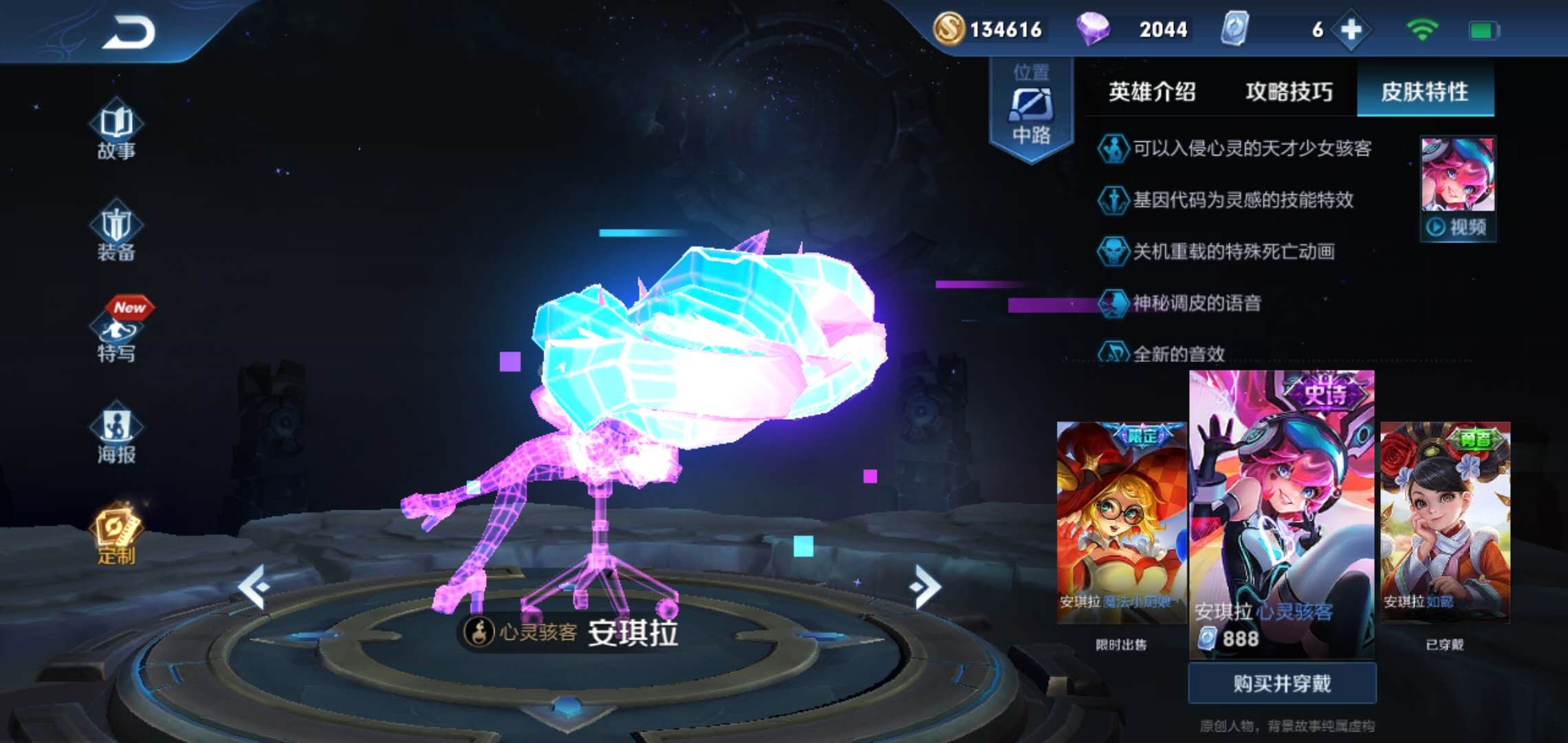Open the 装备 equipment menu
This screenshot has height=743, width=1568.
(x=116, y=233)
